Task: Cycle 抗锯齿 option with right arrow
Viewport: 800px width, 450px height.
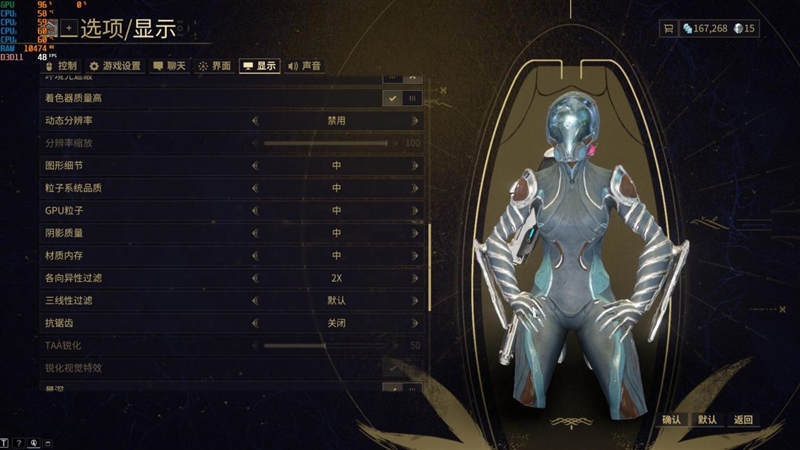Action: coord(415,323)
